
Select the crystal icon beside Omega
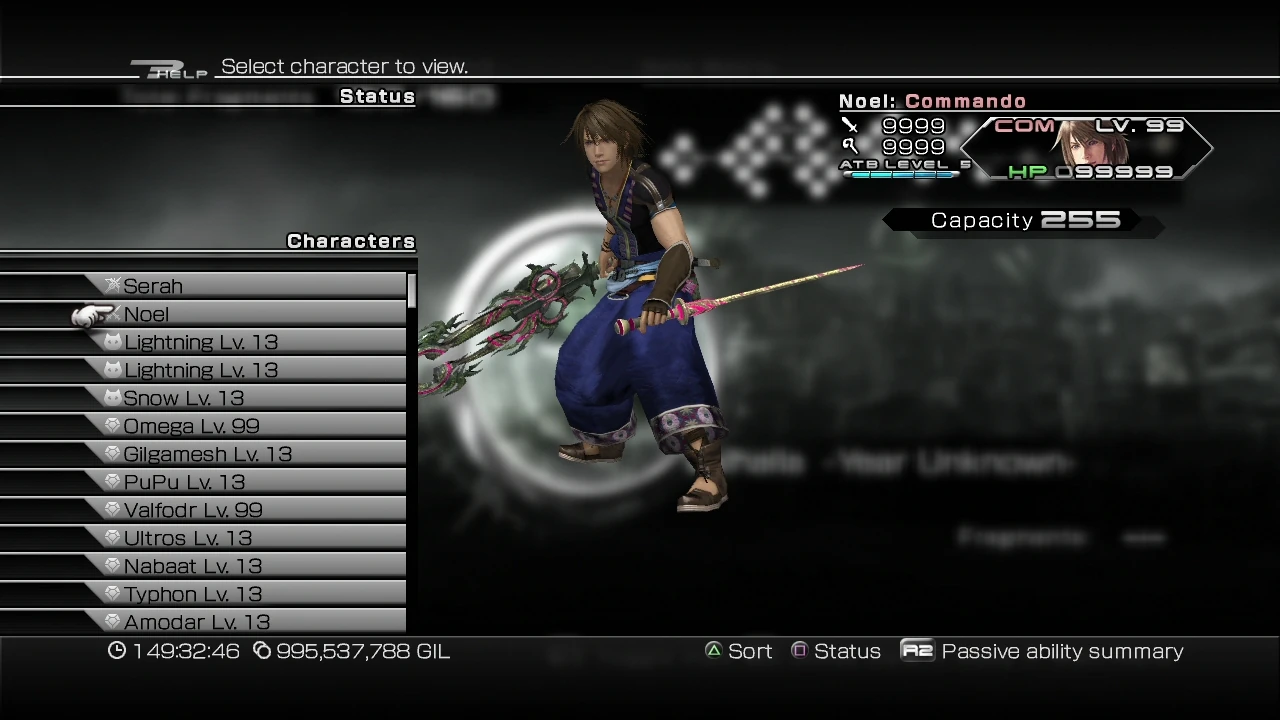113,425
